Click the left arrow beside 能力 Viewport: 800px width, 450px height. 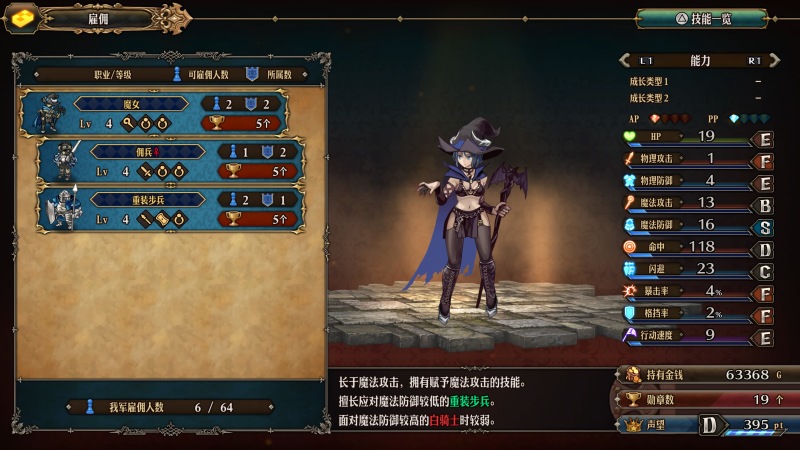pos(626,60)
